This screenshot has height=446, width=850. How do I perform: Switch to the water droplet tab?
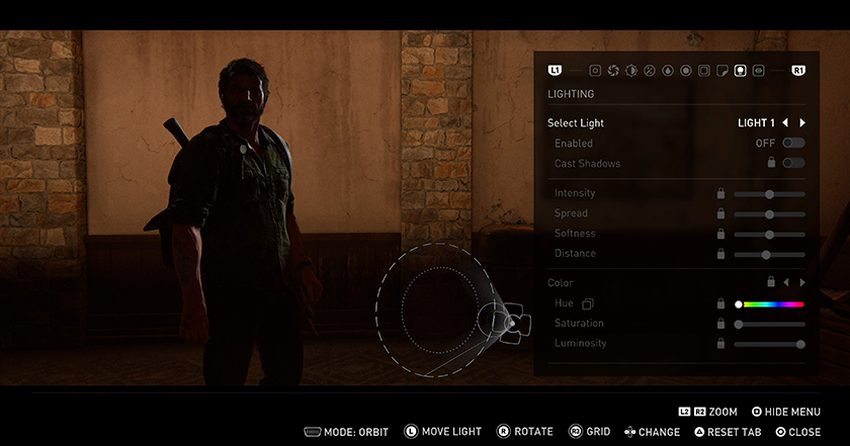667,71
